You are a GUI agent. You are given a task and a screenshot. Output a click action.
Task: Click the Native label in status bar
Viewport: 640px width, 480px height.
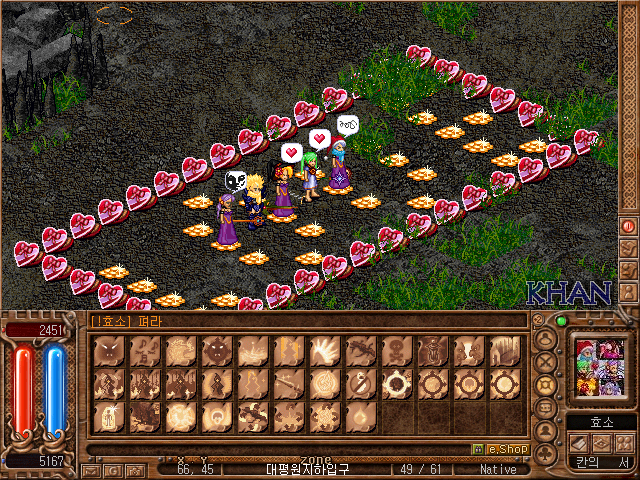coord(498,469)
